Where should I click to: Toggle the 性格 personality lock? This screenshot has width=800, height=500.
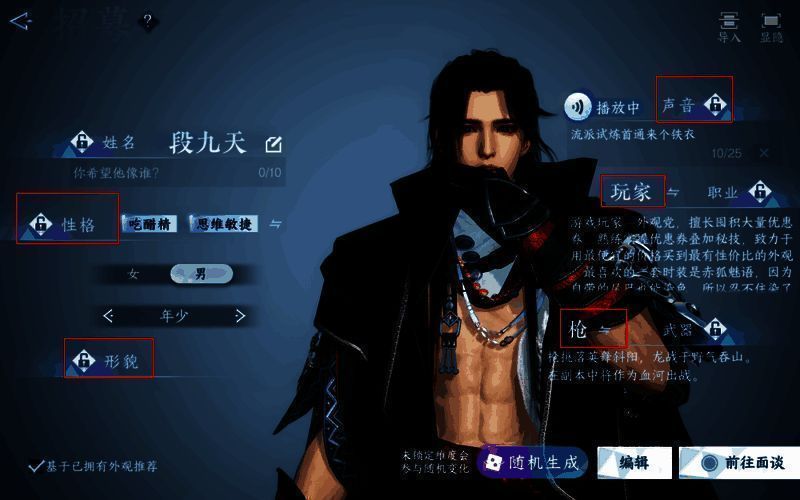point(41,224)
